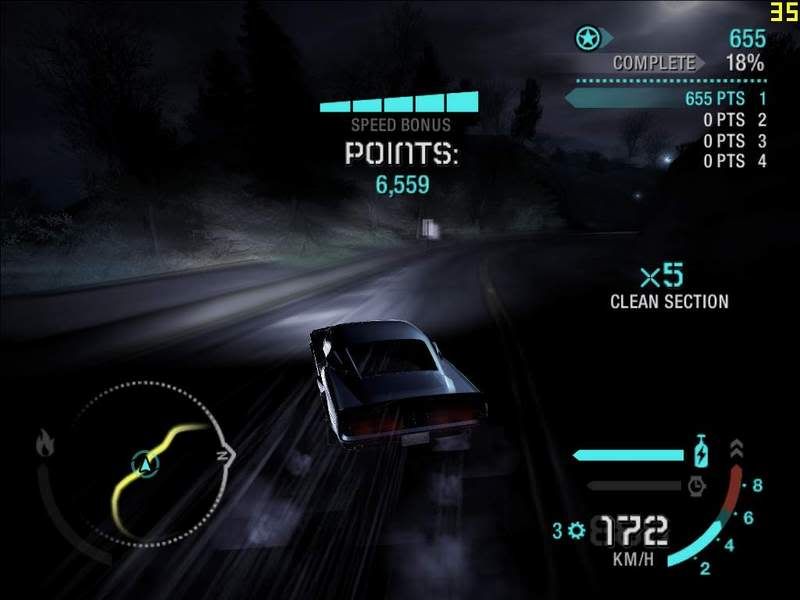Screen dimensions: 800x600
Task: Click the speedbreaker stopwatch icon
Action: 699,486
